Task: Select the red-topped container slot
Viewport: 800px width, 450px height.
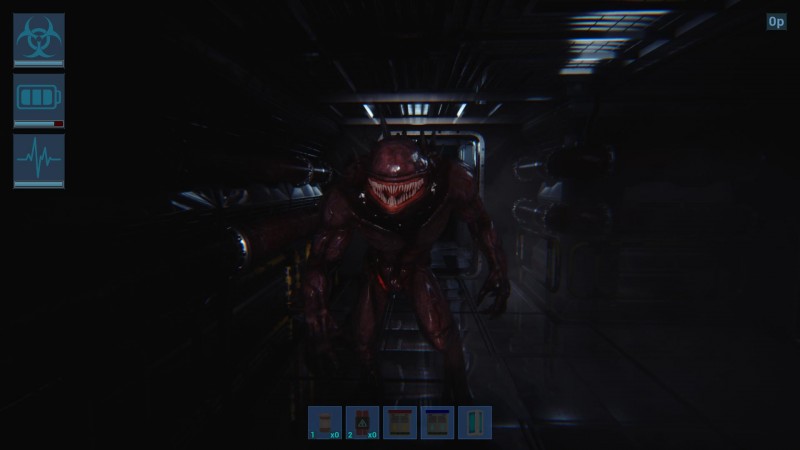Action: coord(400,422)
